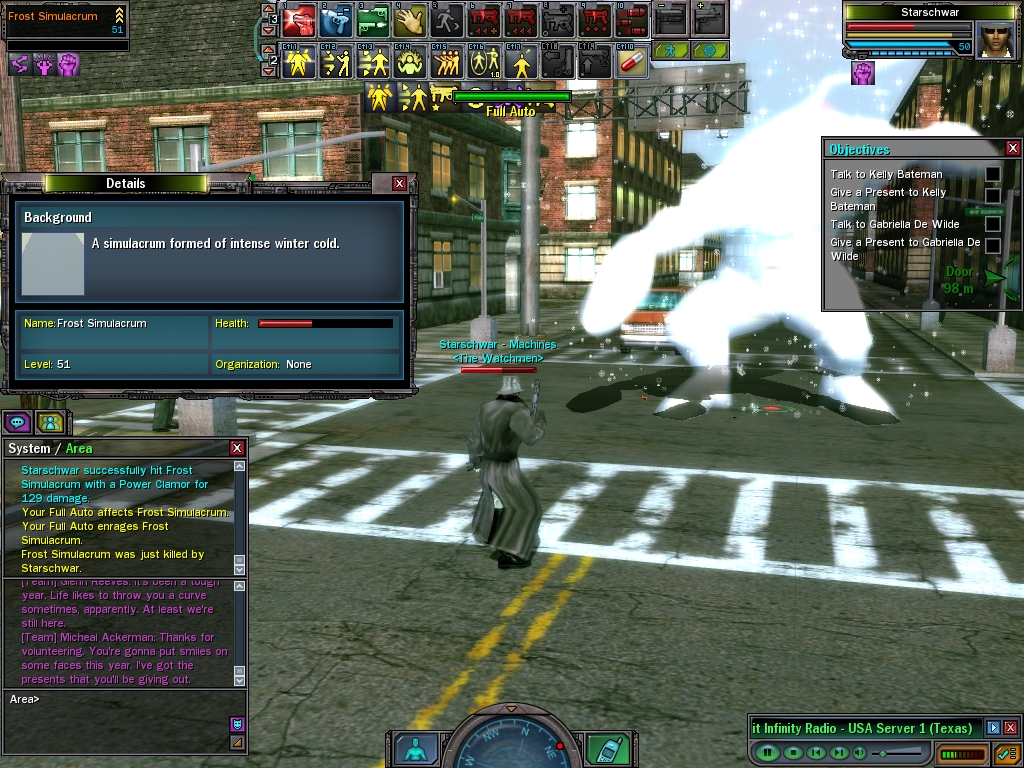Close the System / Area chat window

(237, 449)
